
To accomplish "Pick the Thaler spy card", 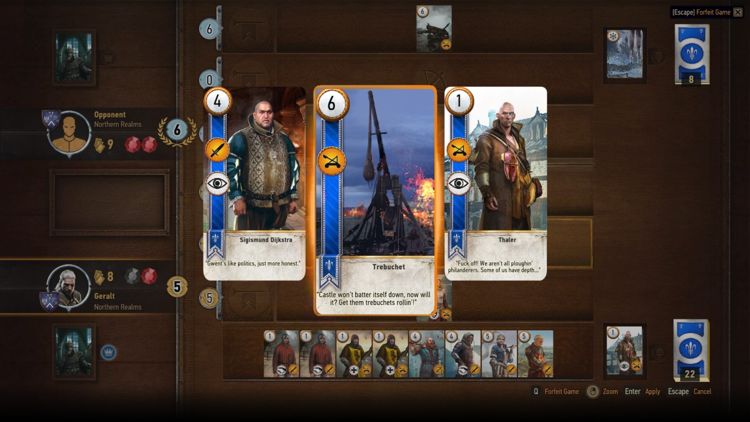I will click(x=495, y=183).
